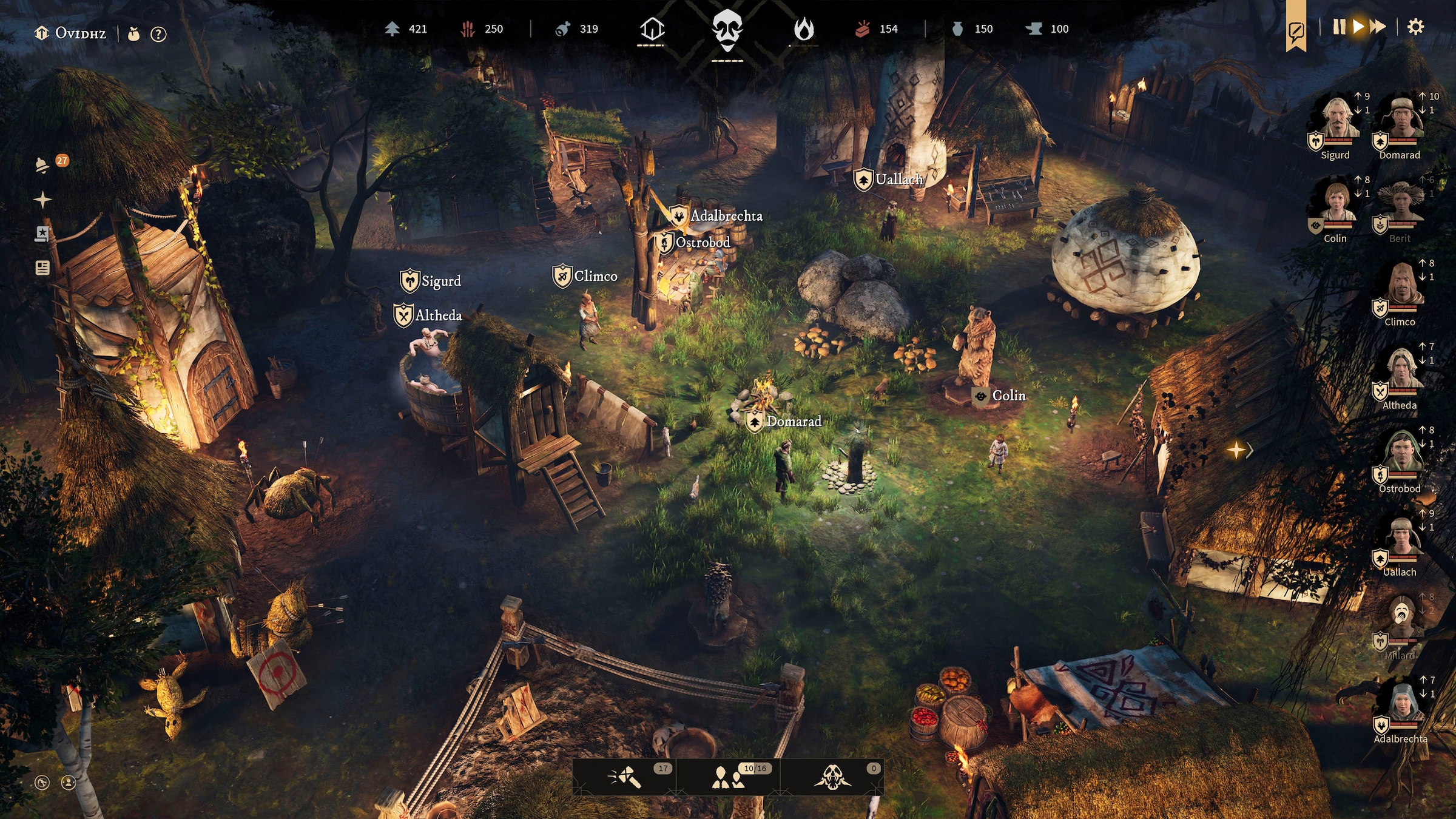
Task: Open the news list panel on left
Action: coord(42,268)
